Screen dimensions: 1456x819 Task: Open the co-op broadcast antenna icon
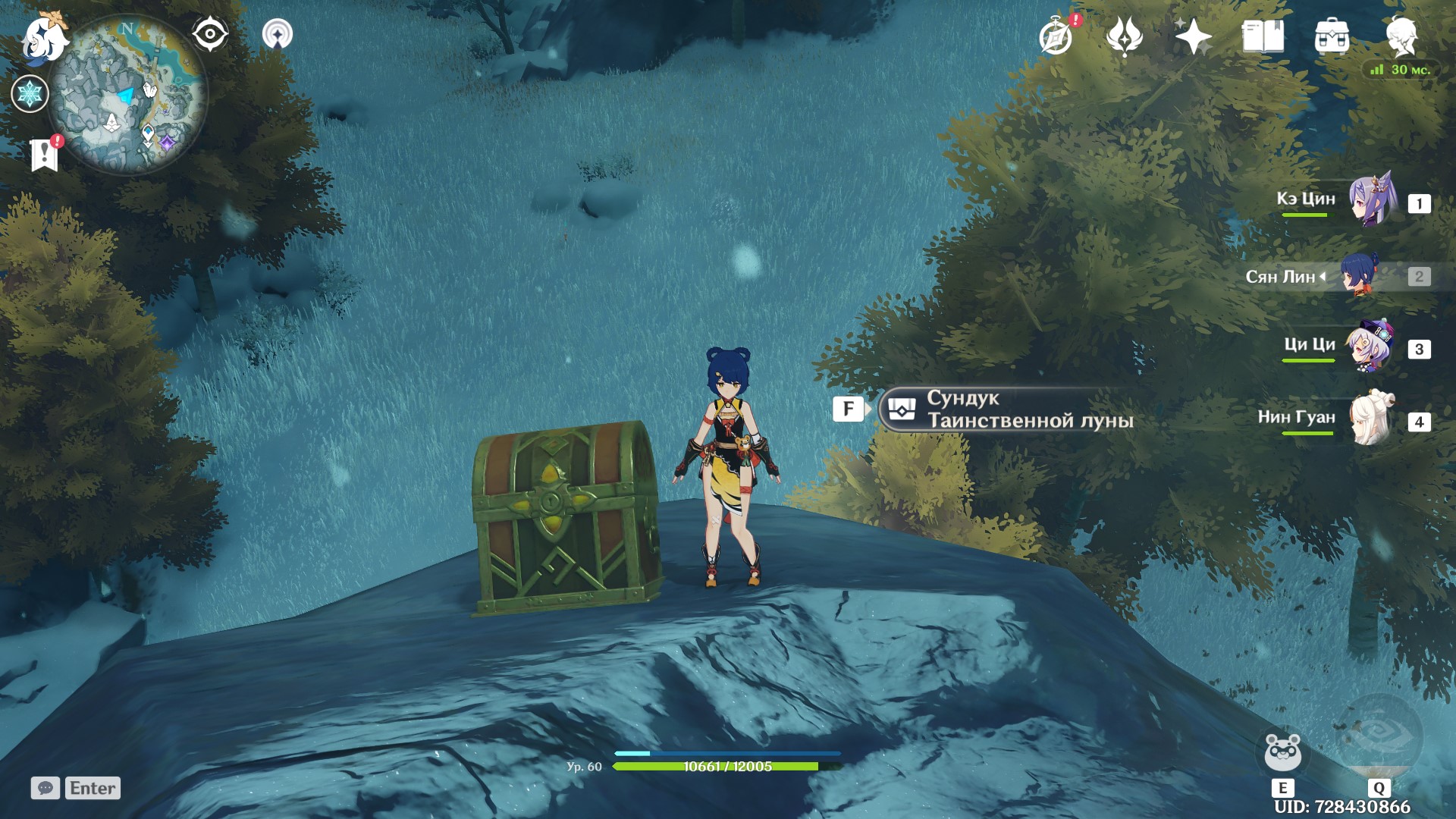(278, 33)
